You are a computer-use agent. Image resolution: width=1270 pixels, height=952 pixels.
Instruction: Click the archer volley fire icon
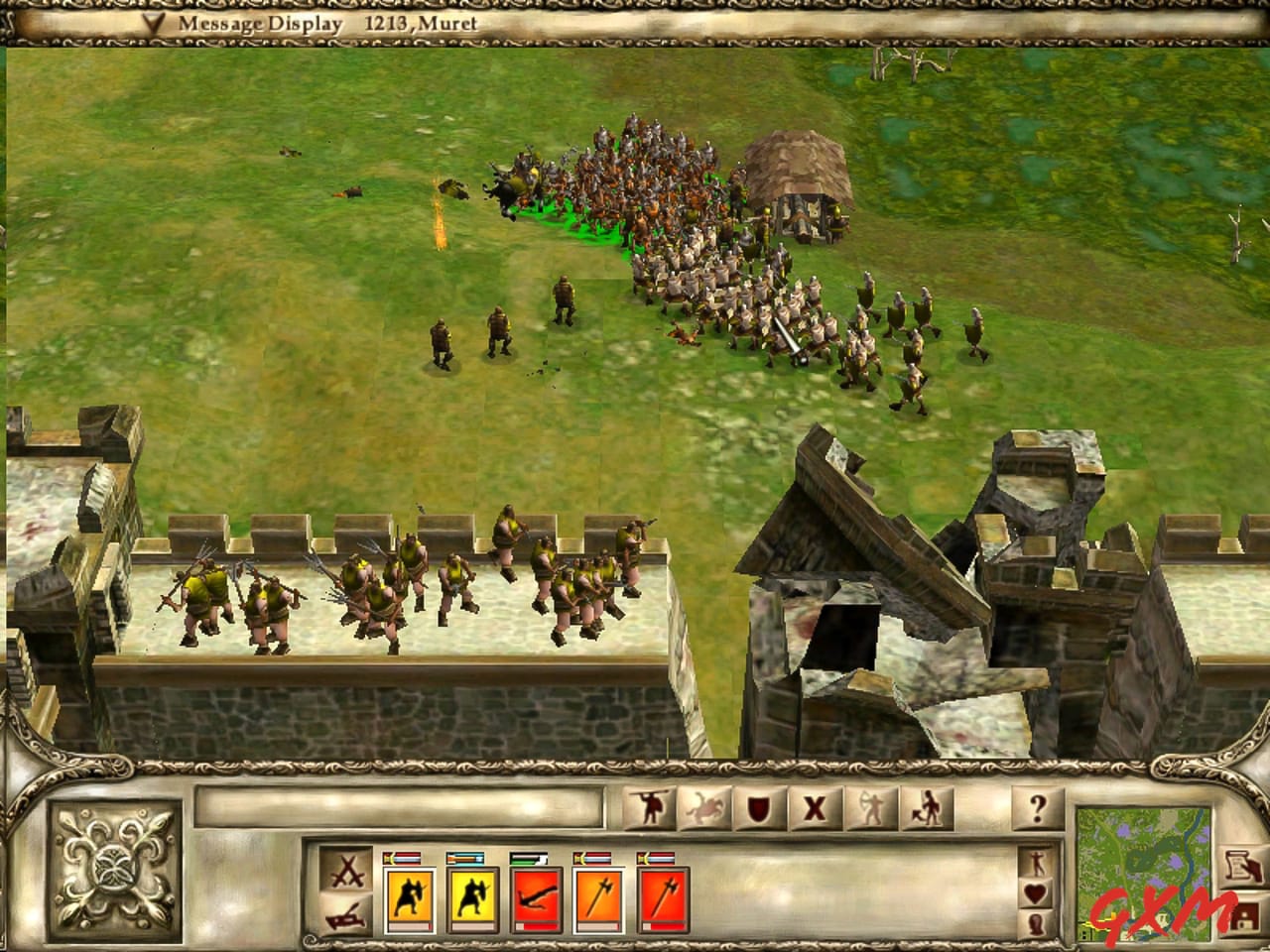click(x=870, y=807)
